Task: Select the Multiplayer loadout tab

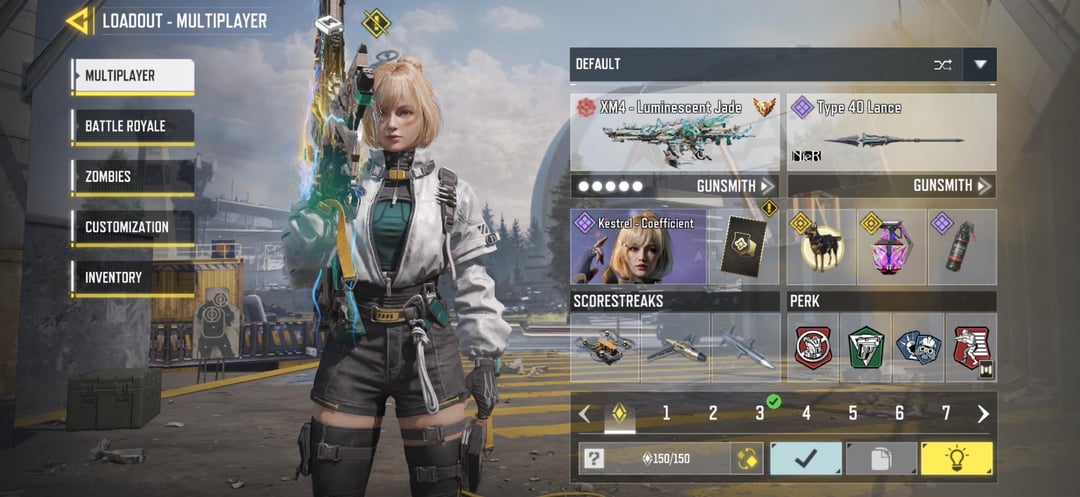Action: click(x=132, y=76)
